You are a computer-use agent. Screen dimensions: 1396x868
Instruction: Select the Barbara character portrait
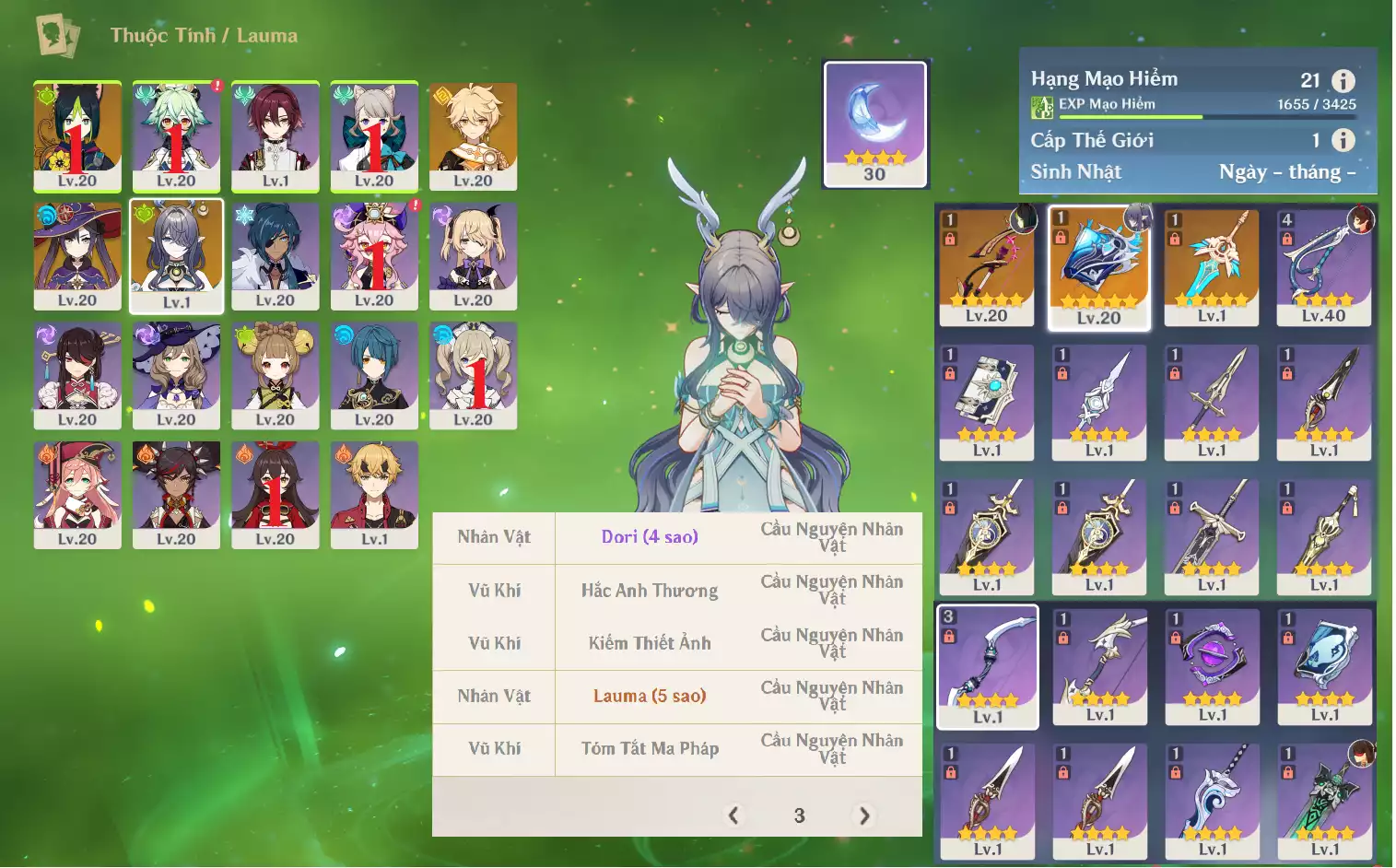click(473, 374)
